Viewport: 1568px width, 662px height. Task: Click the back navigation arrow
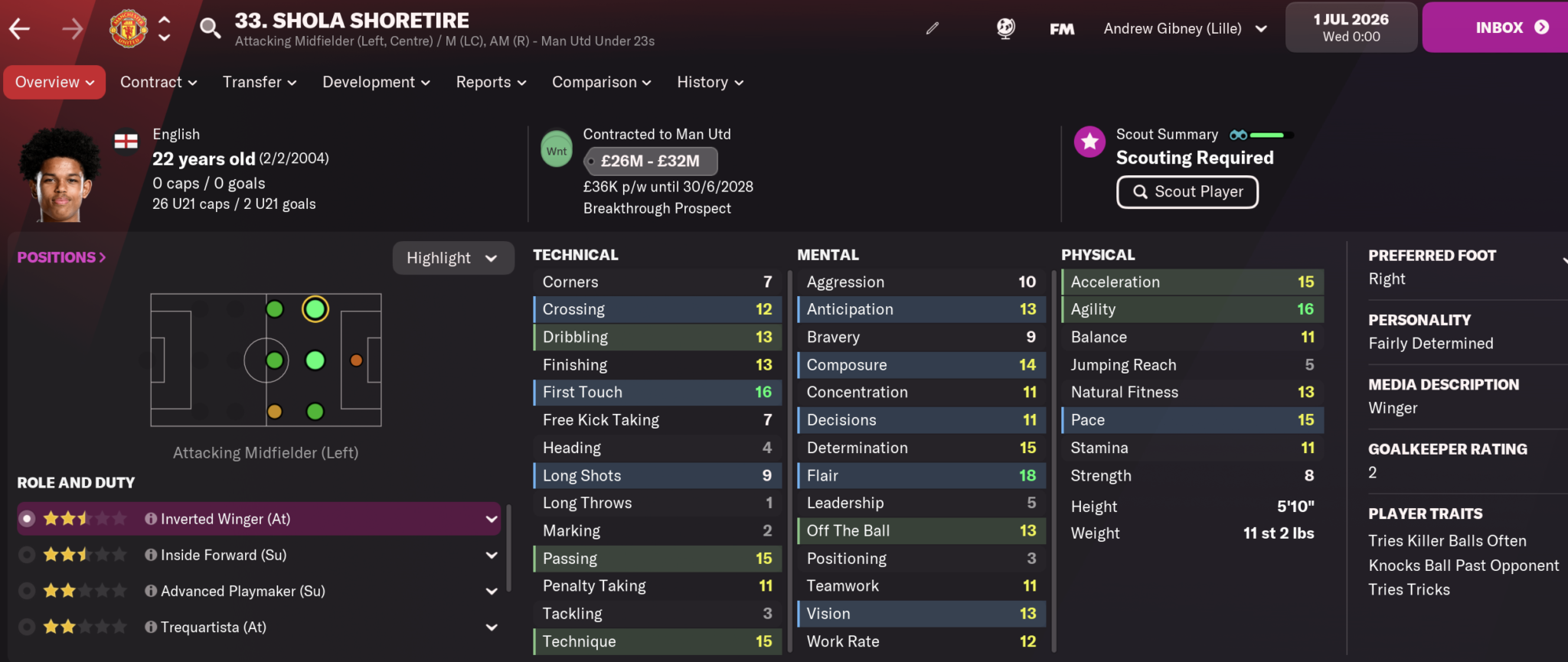point(21,28)
